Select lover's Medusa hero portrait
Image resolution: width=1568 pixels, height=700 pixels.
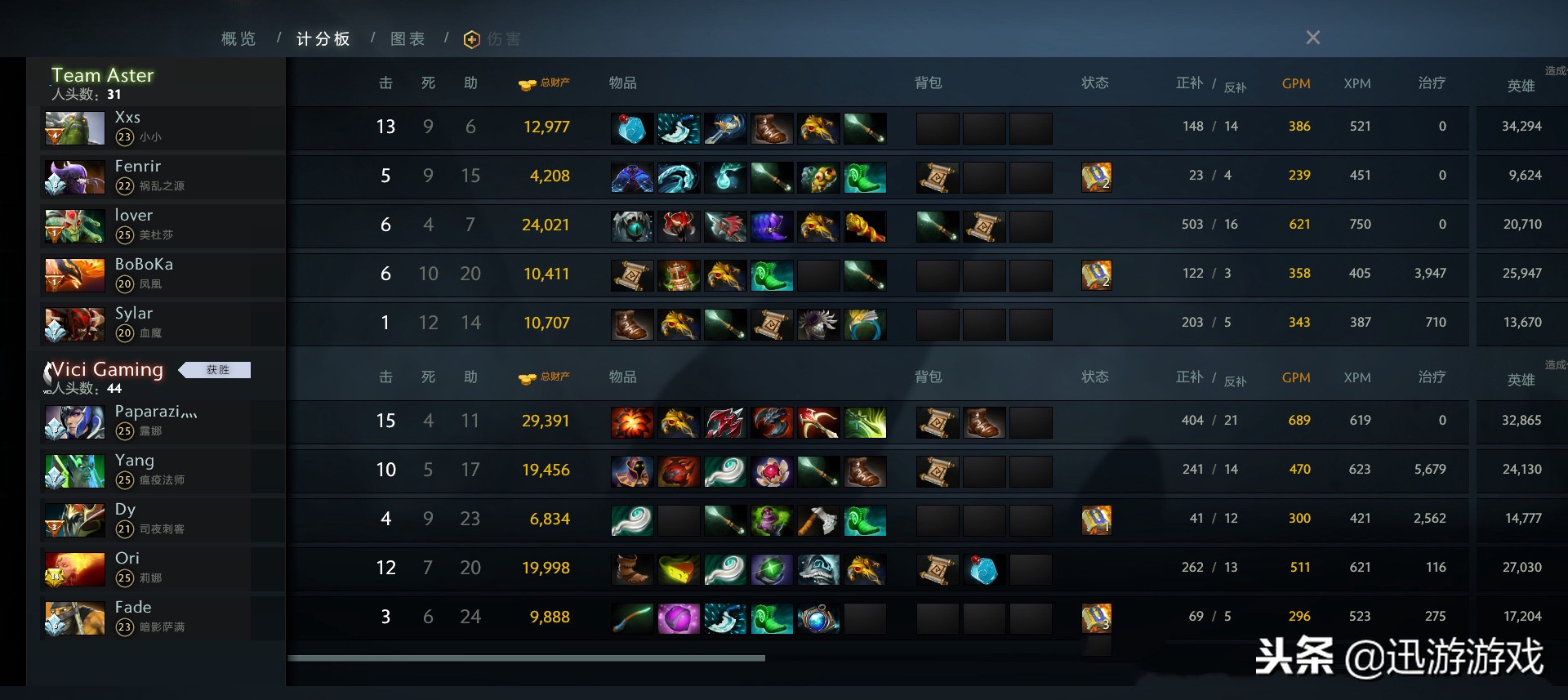click(74, 226)
